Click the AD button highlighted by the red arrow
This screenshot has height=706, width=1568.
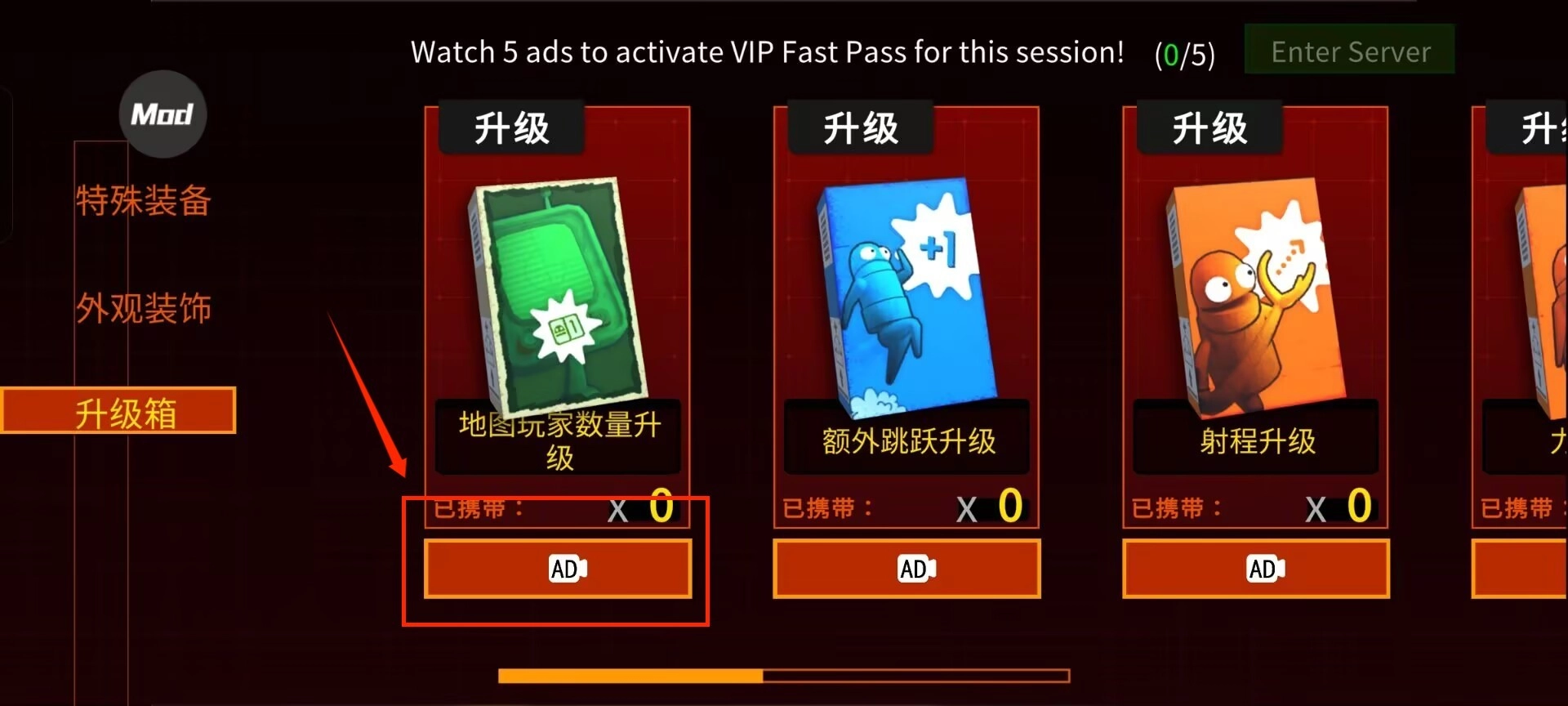[x=559, y=568]
